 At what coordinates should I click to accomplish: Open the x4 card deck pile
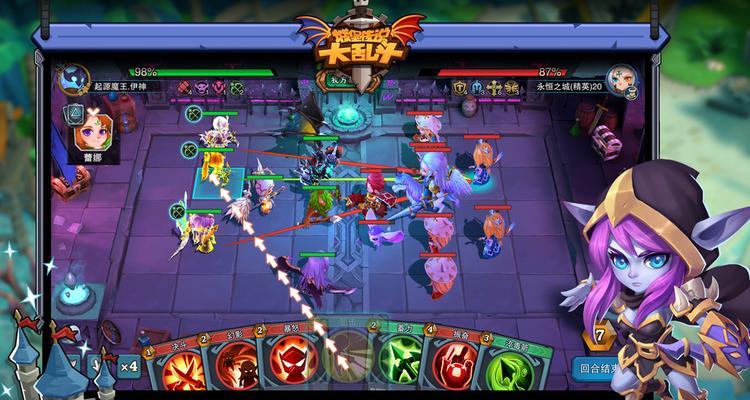127,365
